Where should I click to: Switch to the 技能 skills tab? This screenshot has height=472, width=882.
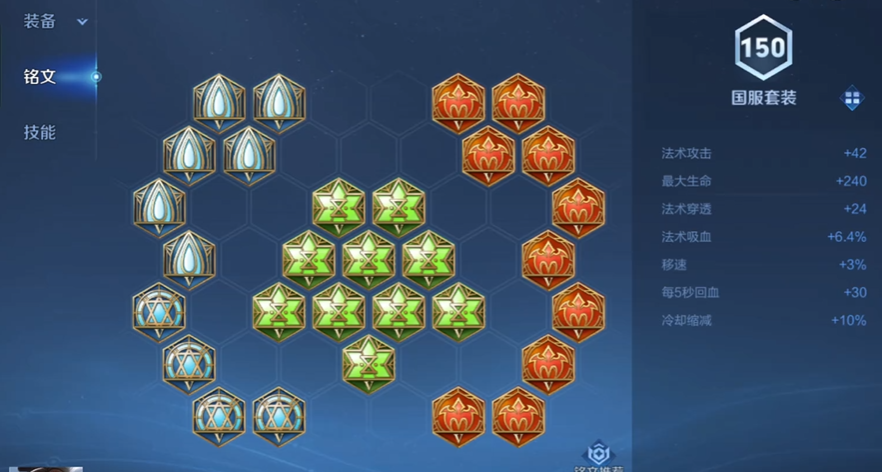pos(40,133)
